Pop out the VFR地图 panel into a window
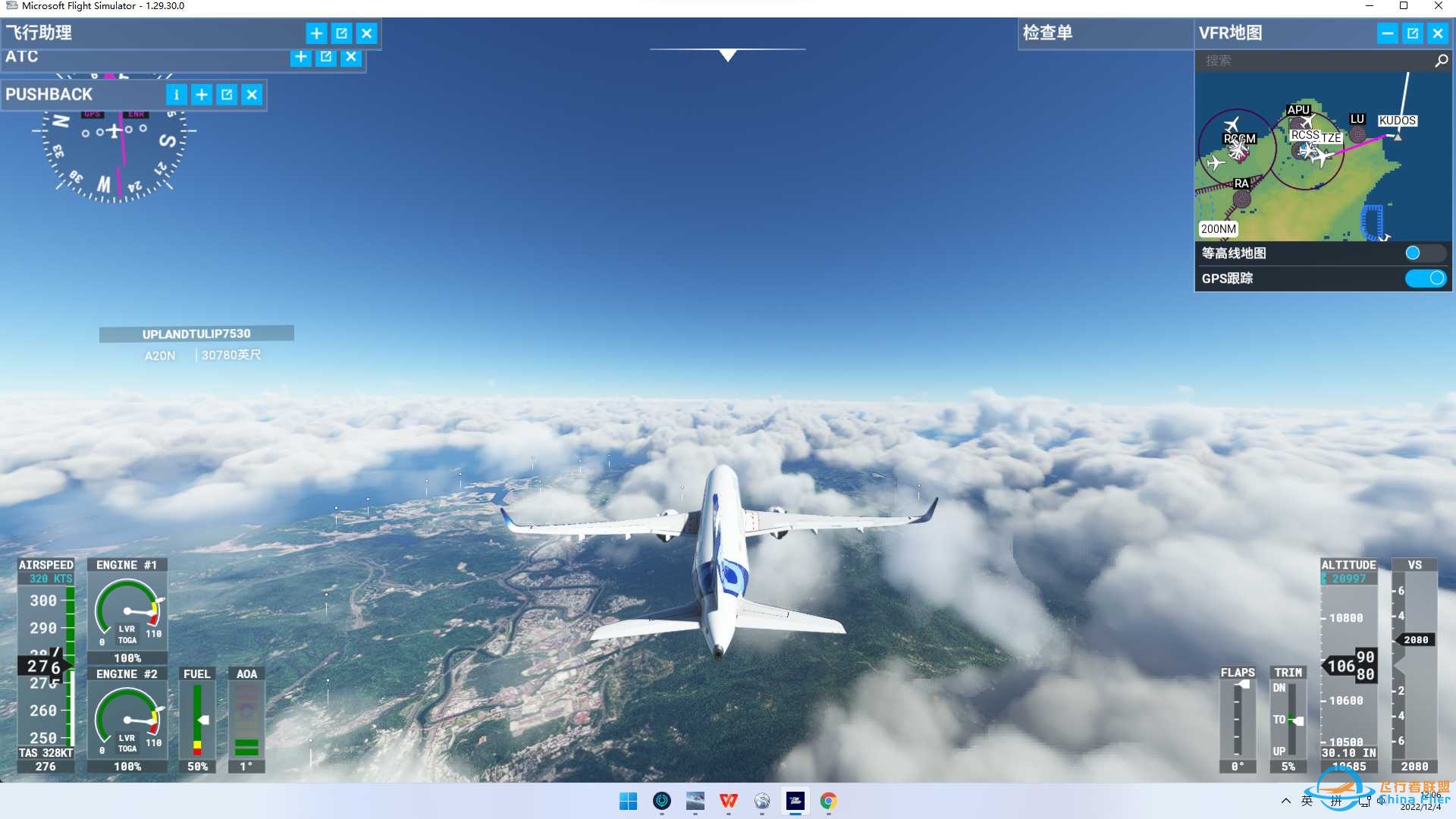The height and width of the screenshot is (819, 1456). pyautogui.click(x=1413, y=33)
